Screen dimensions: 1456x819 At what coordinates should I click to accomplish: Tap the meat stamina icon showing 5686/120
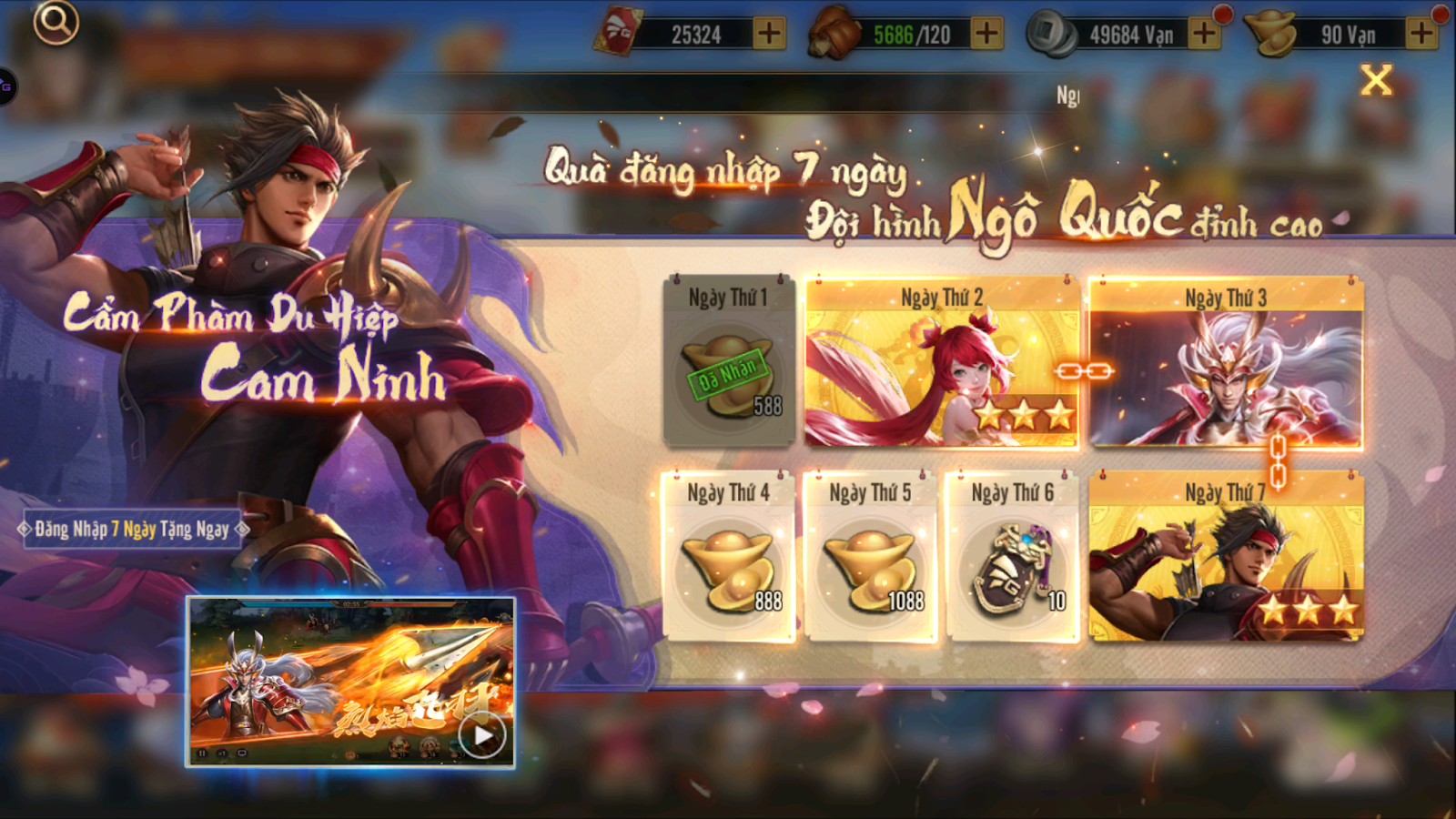834,30
